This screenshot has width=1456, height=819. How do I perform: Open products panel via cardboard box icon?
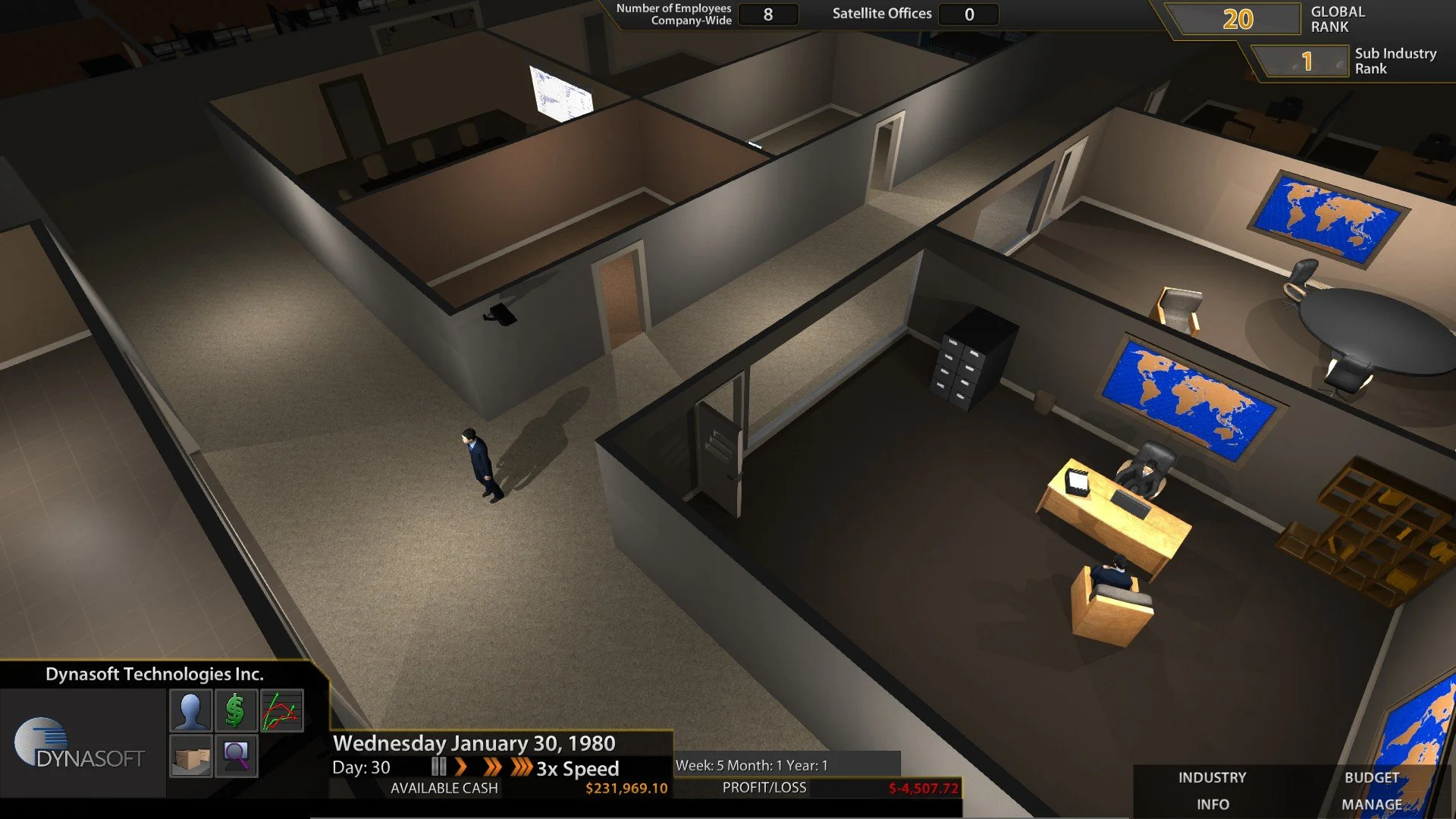pos(190,755)
